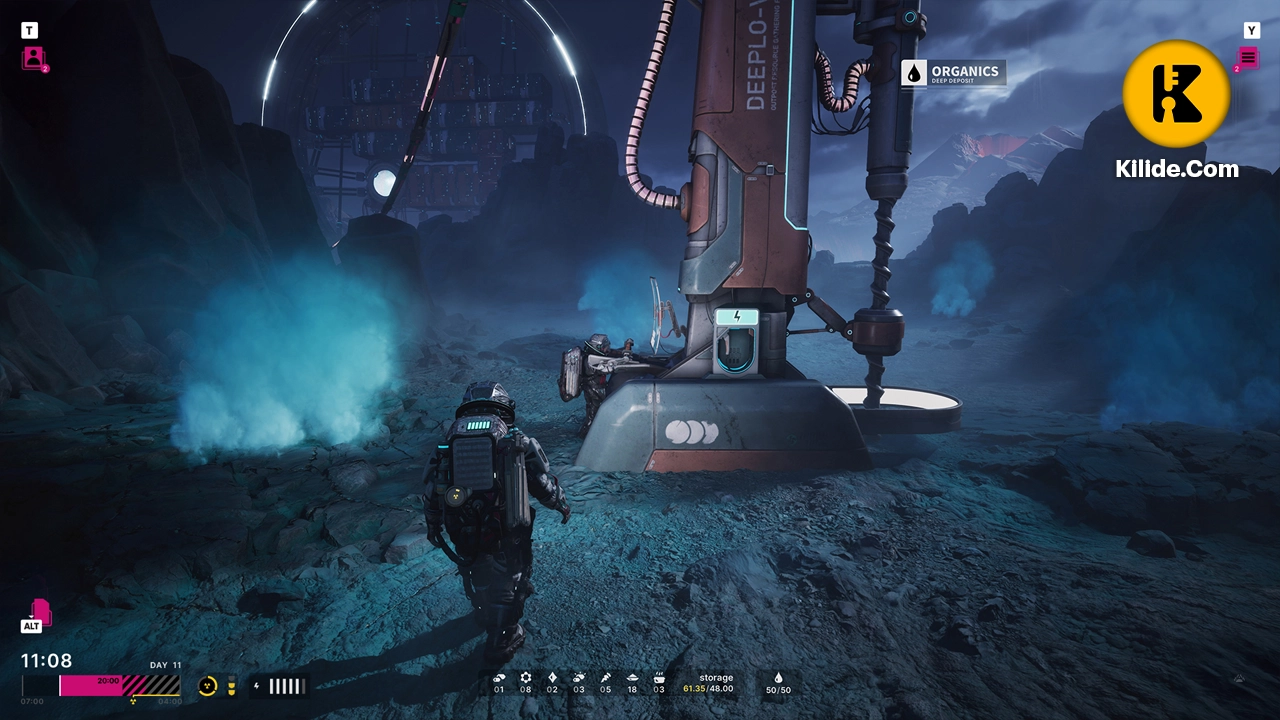This screenshot has width=1280, height=720.
Task: Select the gear-shaped resource icon showing 08
Action: tap(526, 678)
